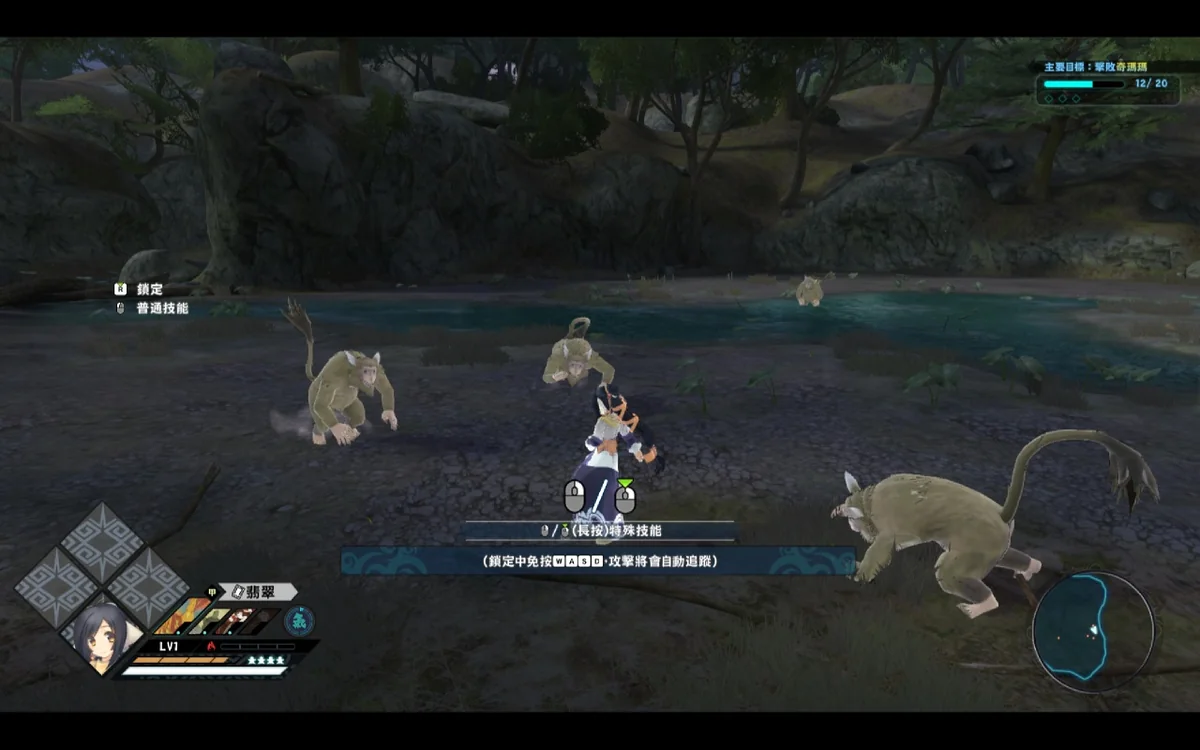Click the circular minimap
Image resolution: width=1200 pixels, height=750 pixels.
coord(1092,632)
